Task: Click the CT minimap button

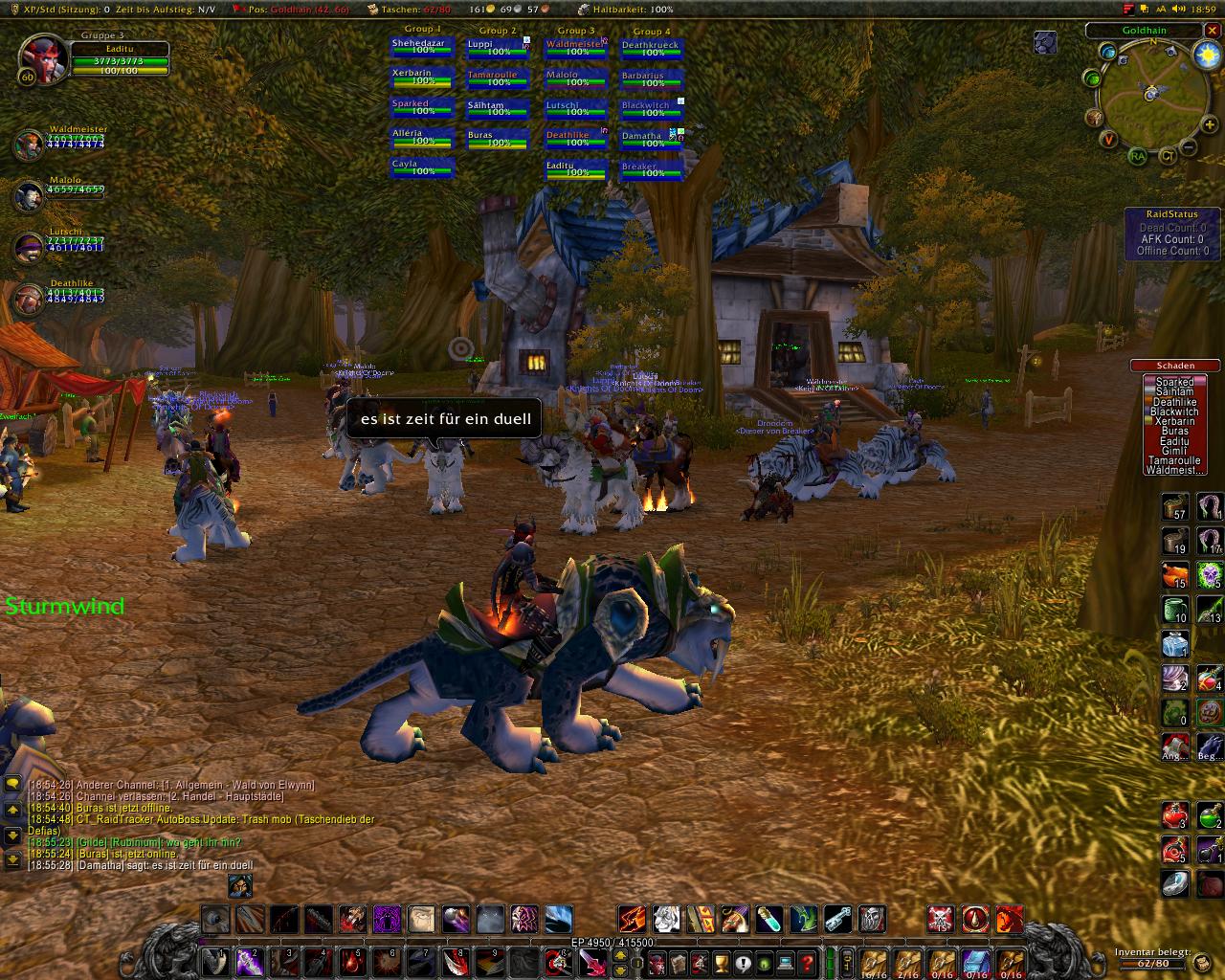Action: tap(1168, 156)
